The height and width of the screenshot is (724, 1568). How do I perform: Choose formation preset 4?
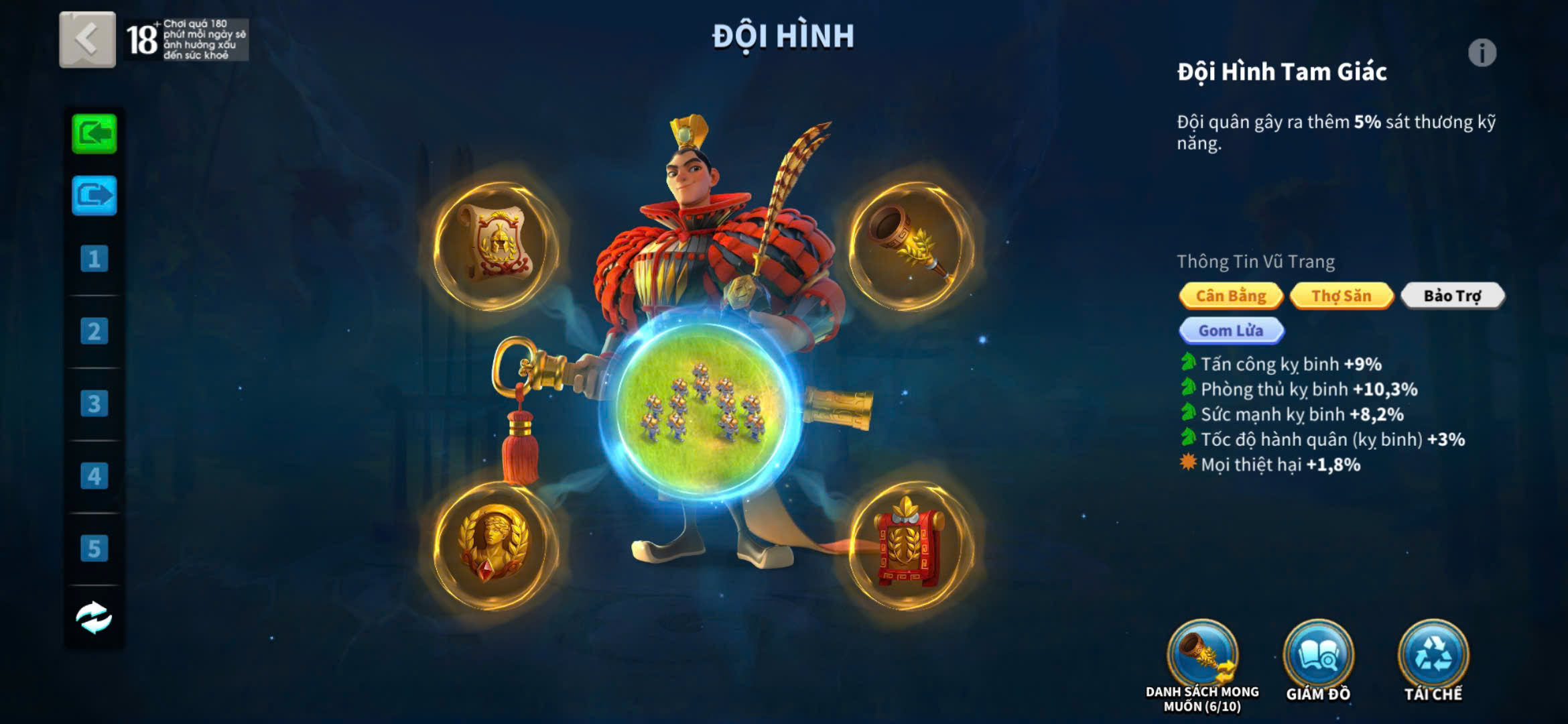point(94,476)
